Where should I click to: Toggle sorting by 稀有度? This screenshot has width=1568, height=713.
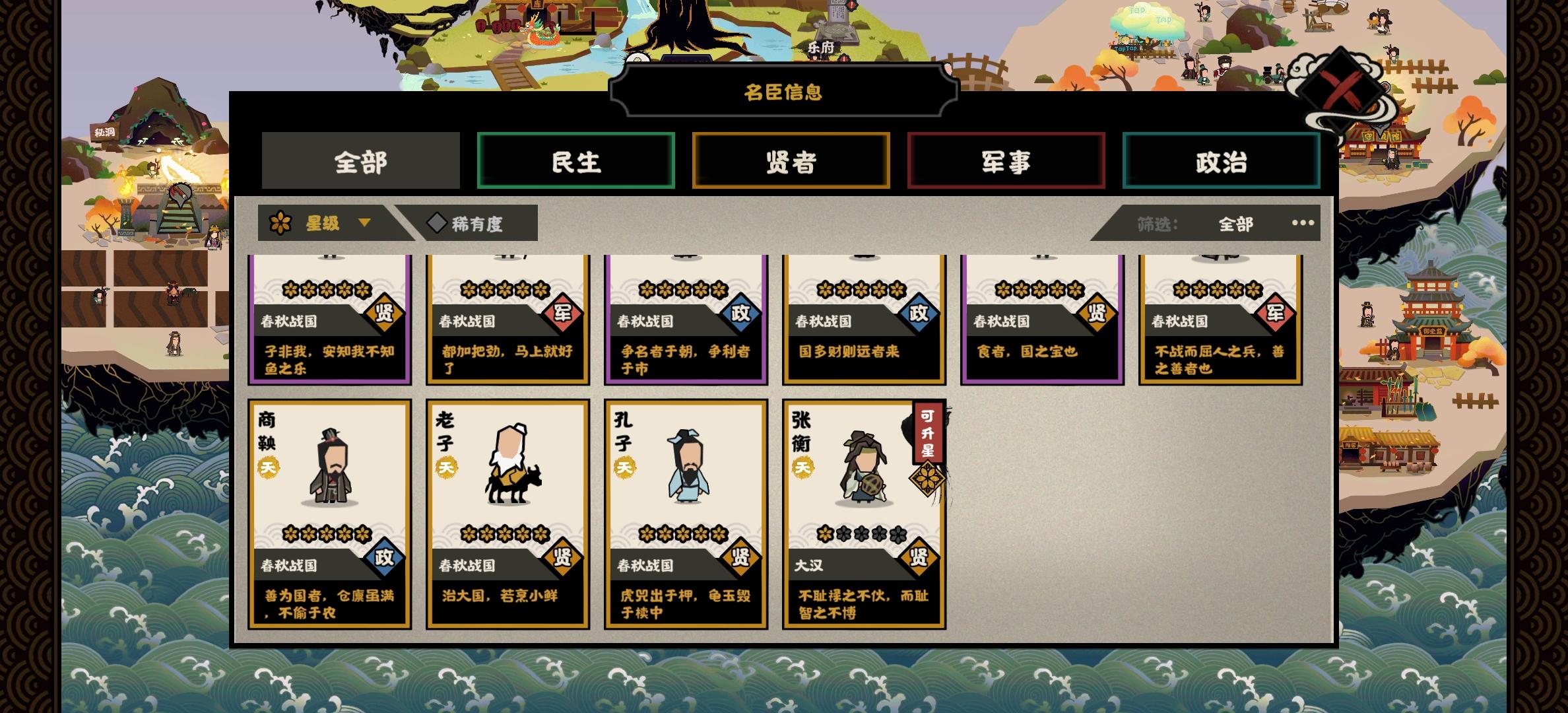(x=474, y=224)
